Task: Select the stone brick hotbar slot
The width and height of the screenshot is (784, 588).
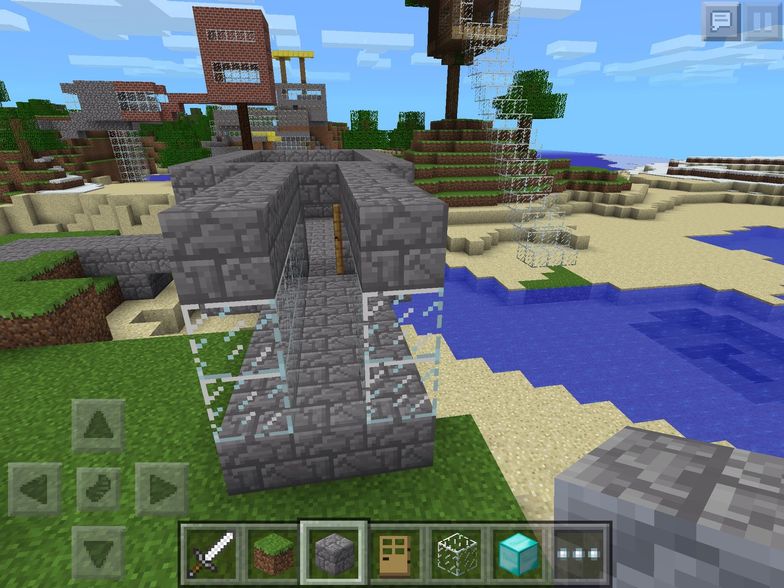Action: 334,550
